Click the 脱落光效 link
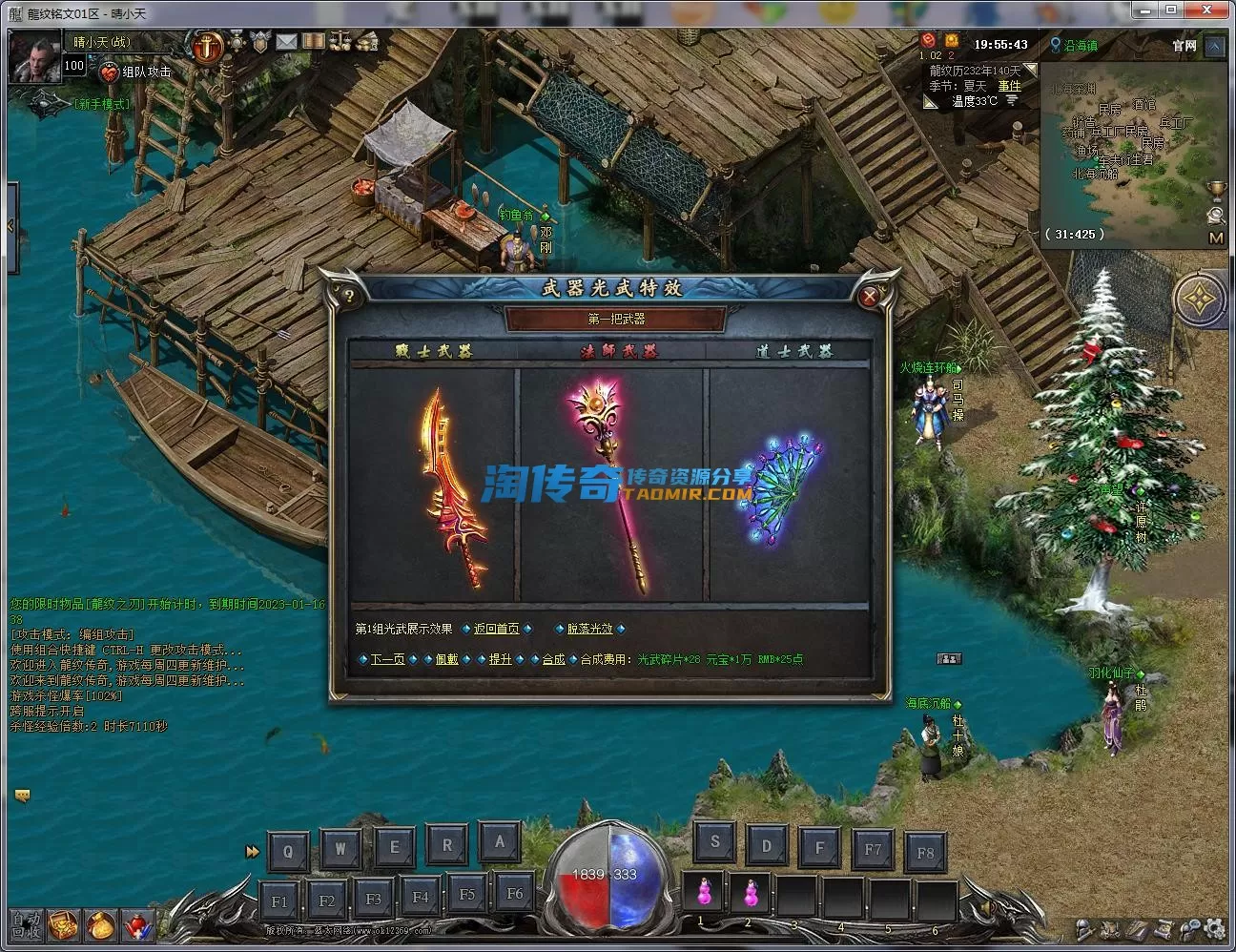1236x952 pixels. pyautogui.click(x=590, y=629)
